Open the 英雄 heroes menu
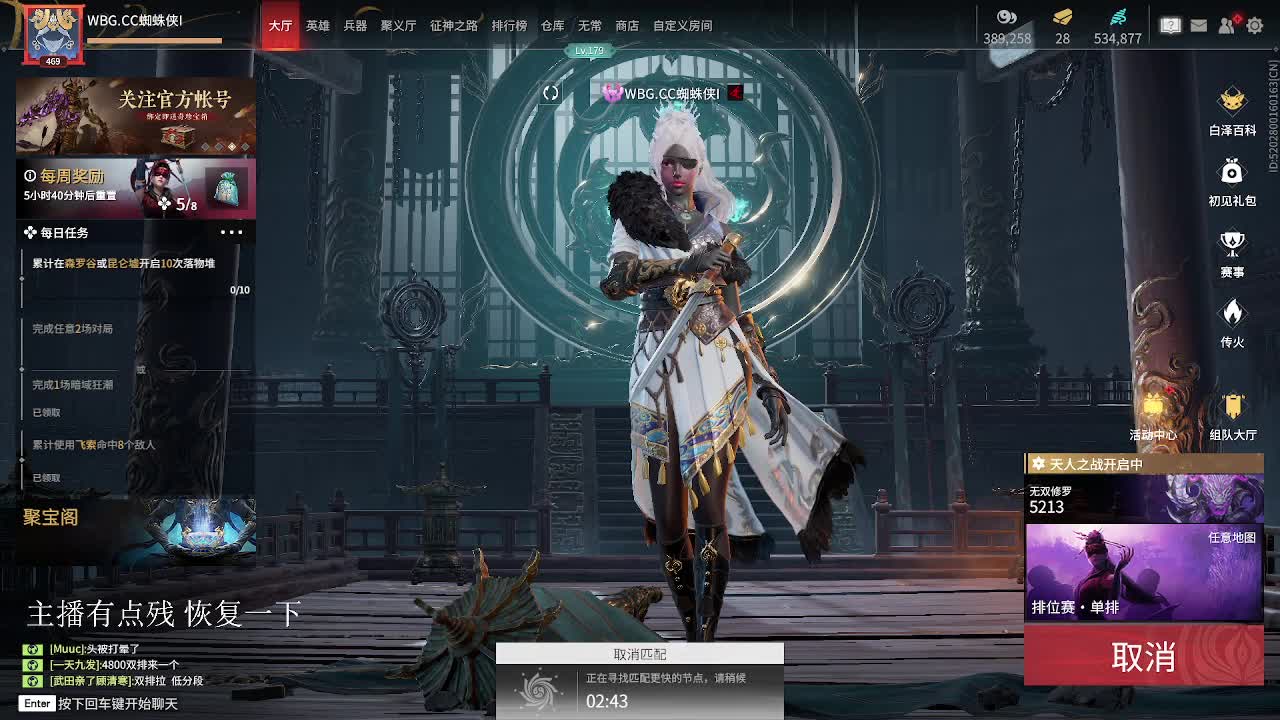The width and height of the screenshot is (1280, 720). tap(318, 27)
